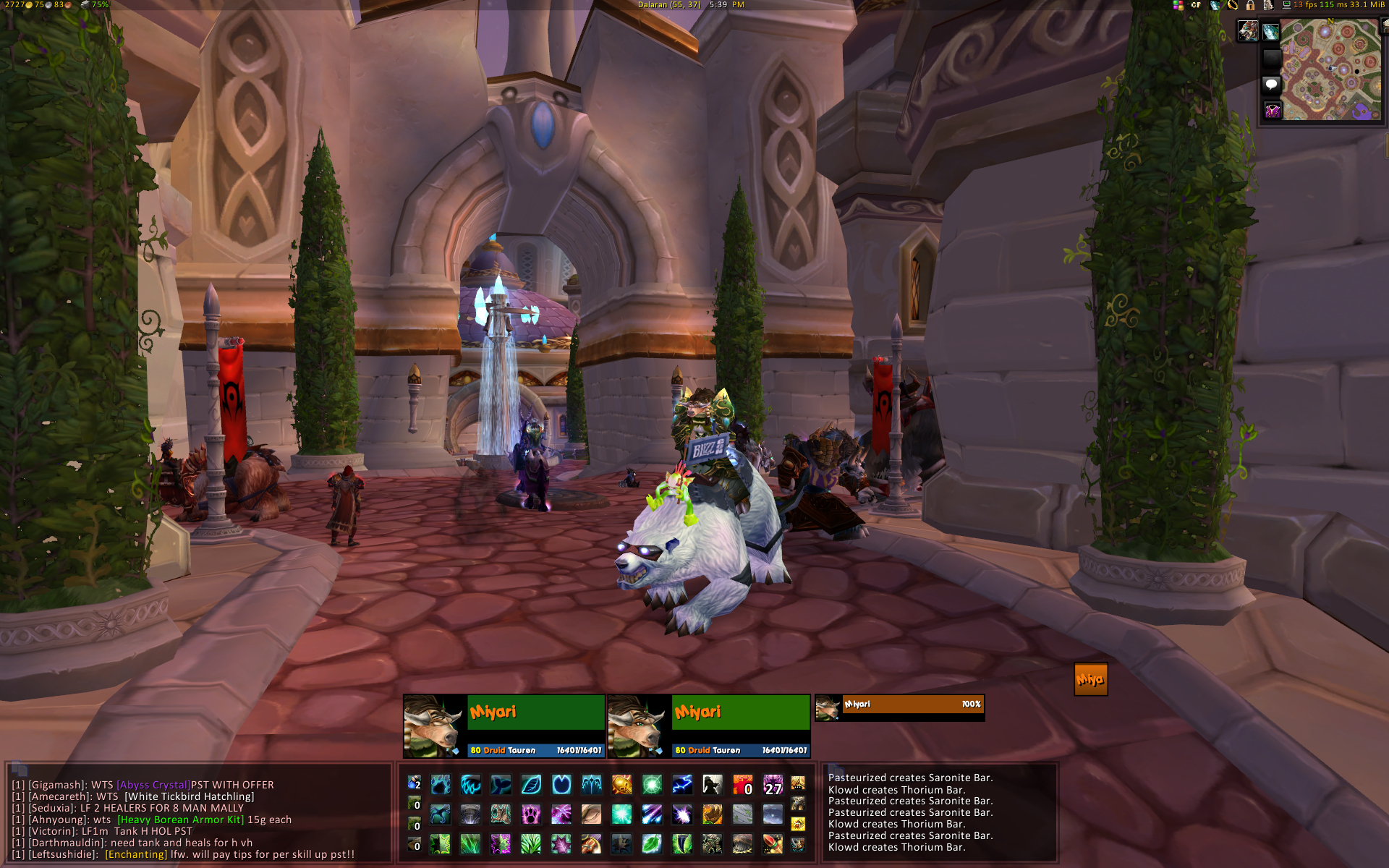The height and width of the screenshot is (868, 1389).
Task: Open the purple robe icon by minimap
Action: (1272, 111)
